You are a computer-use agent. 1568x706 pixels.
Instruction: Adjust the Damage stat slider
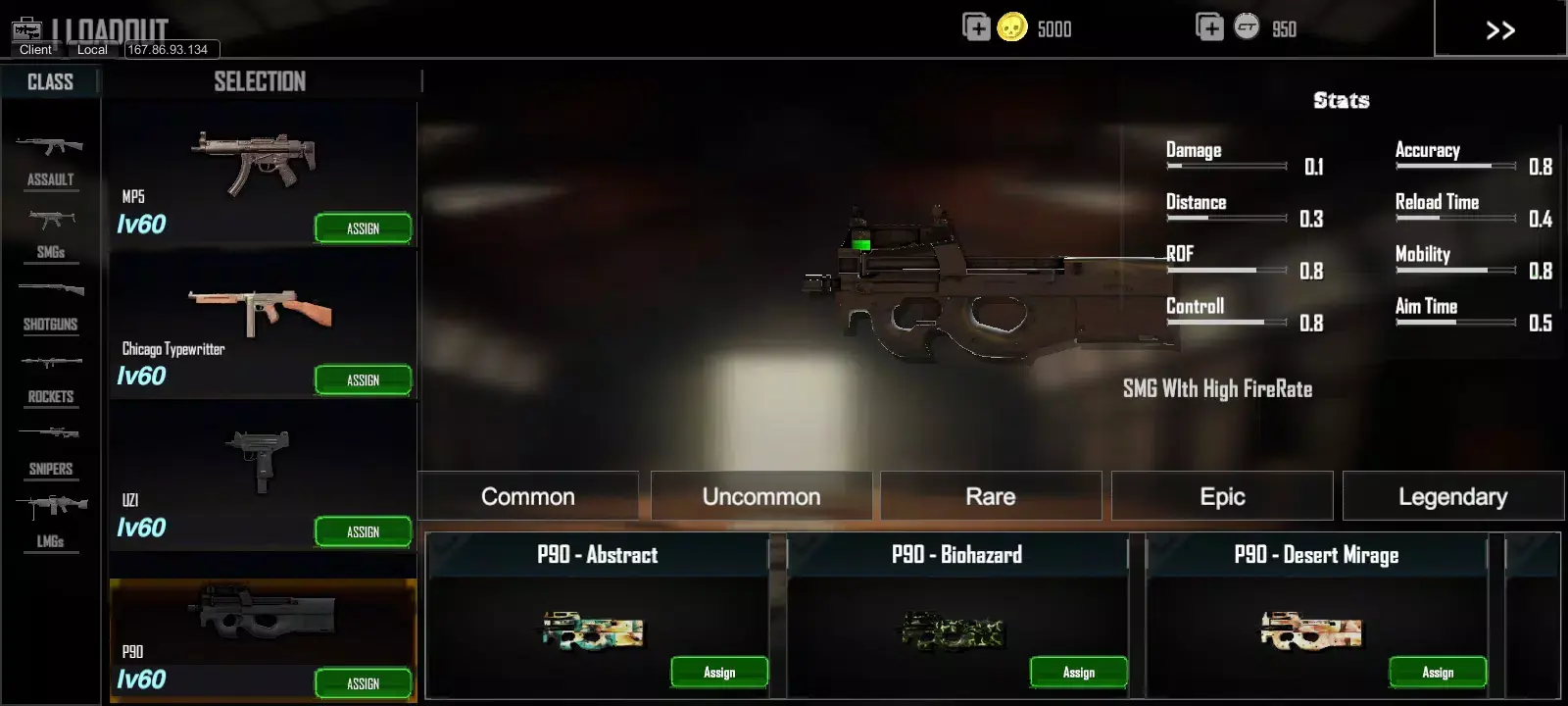coord(1225,167)
